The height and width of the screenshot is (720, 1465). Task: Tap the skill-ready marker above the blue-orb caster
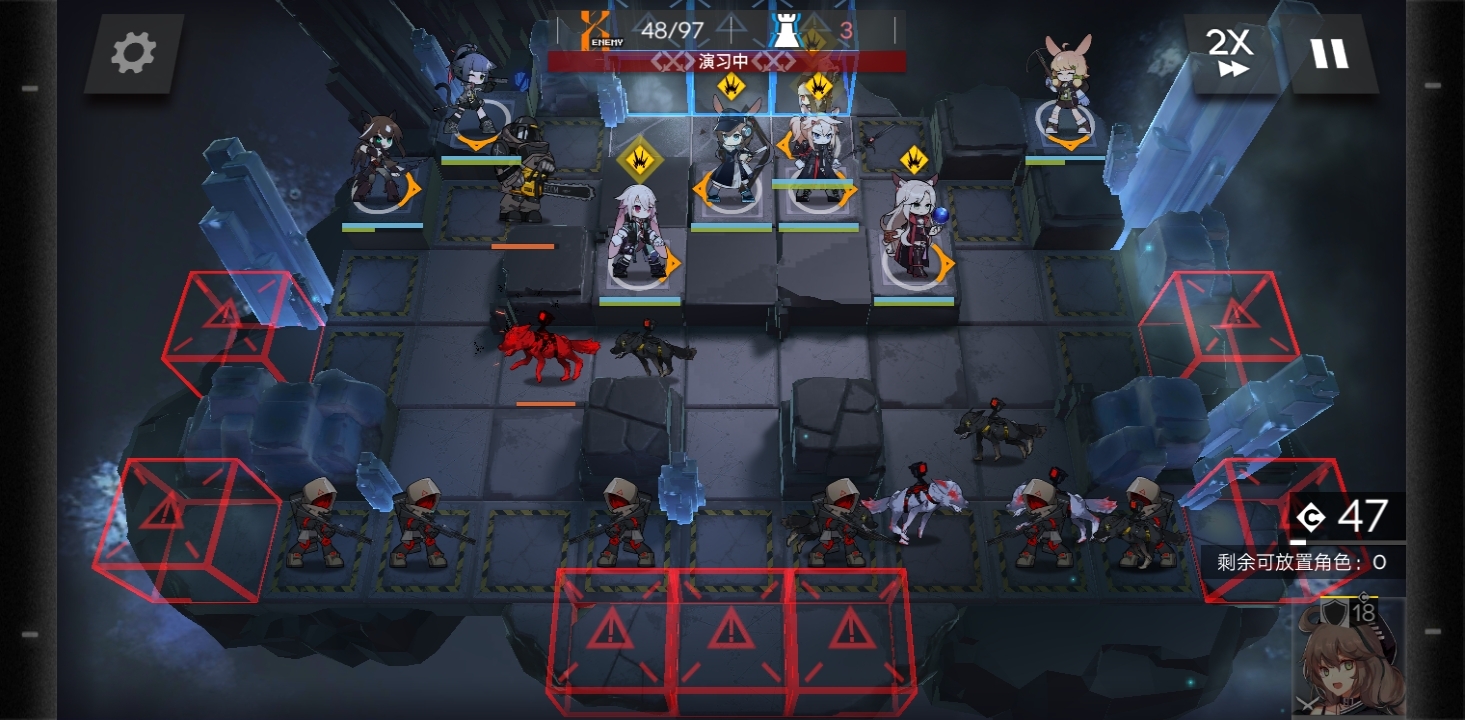[x=914, y=159]
